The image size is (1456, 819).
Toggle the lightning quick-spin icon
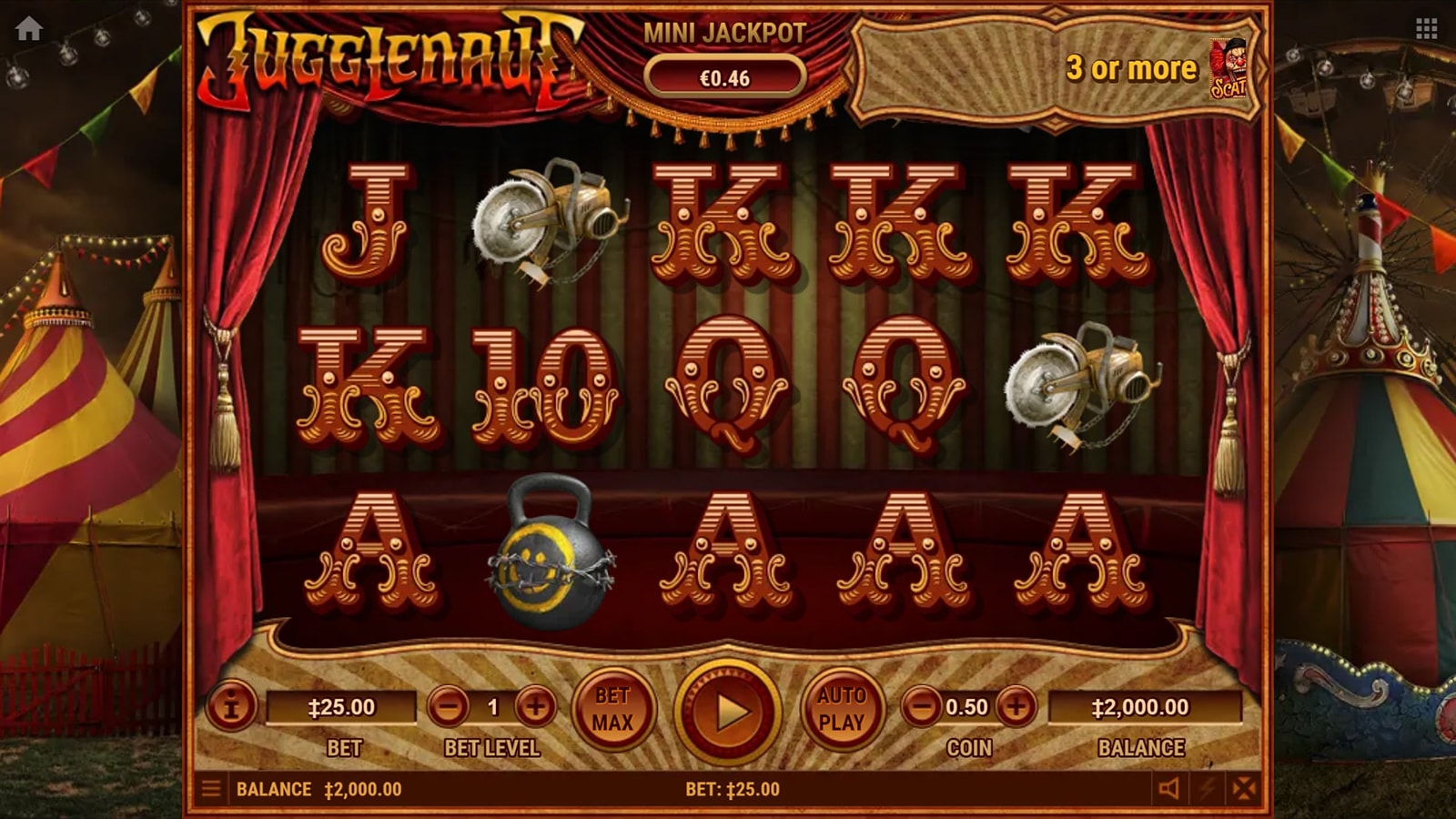point(1208,788)
